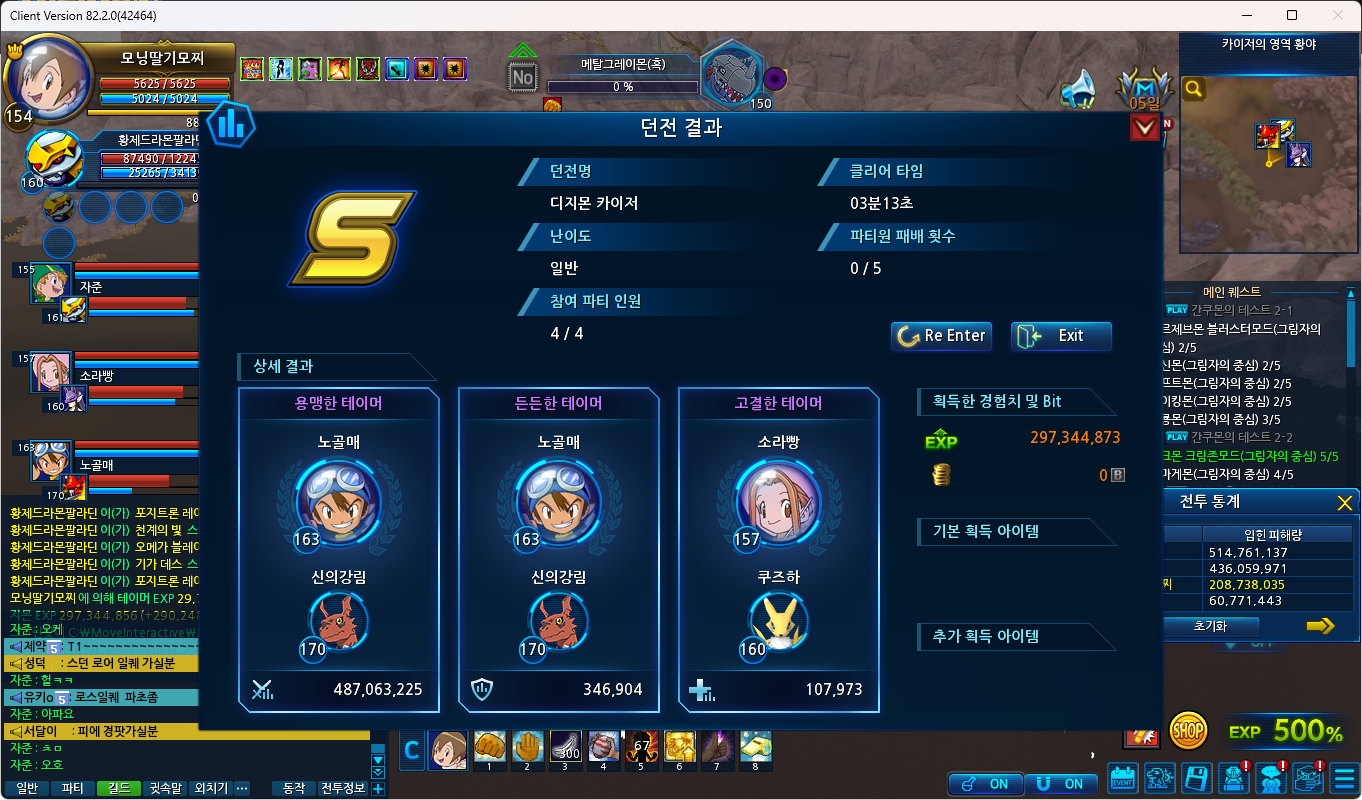1362x800 pixels.
Task: Open the 전투정보 combat info tab
Action: point(343,788)
